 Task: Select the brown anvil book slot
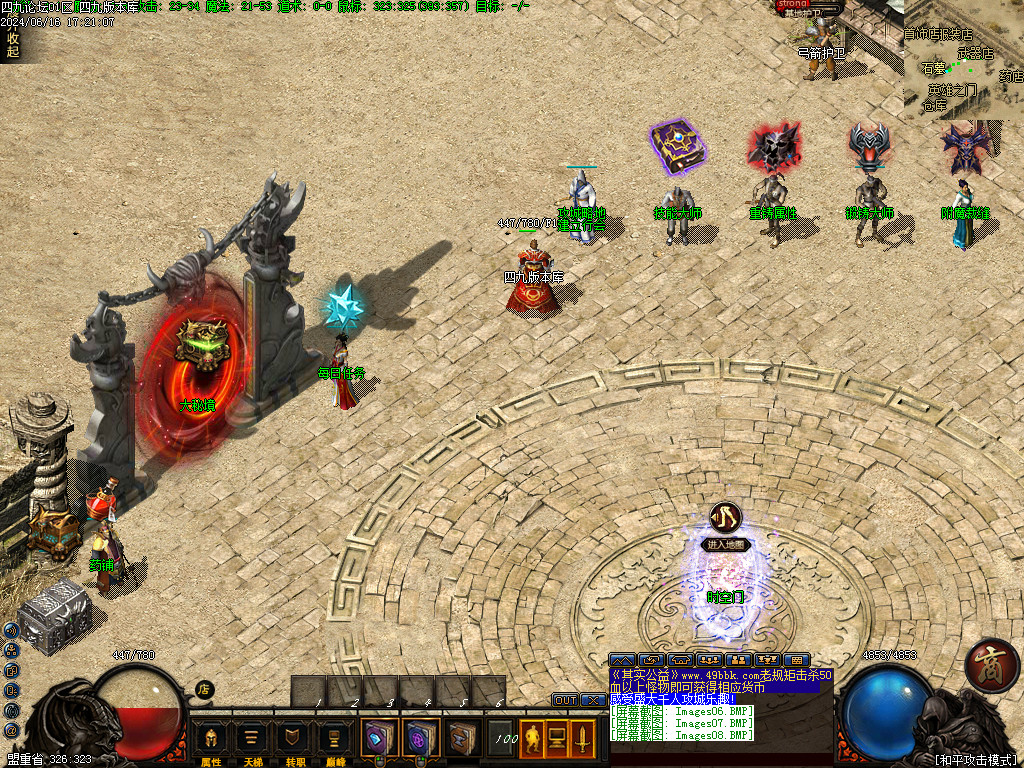tap(462, 738)
